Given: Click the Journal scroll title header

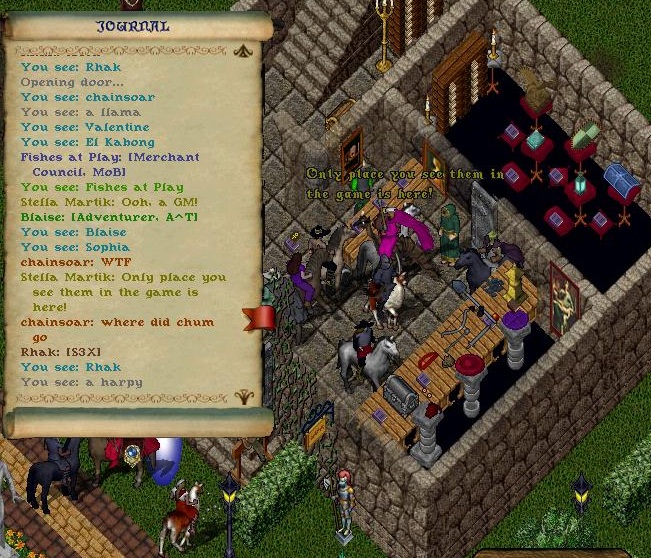Looking at the screenshot, I should (132, 26).
